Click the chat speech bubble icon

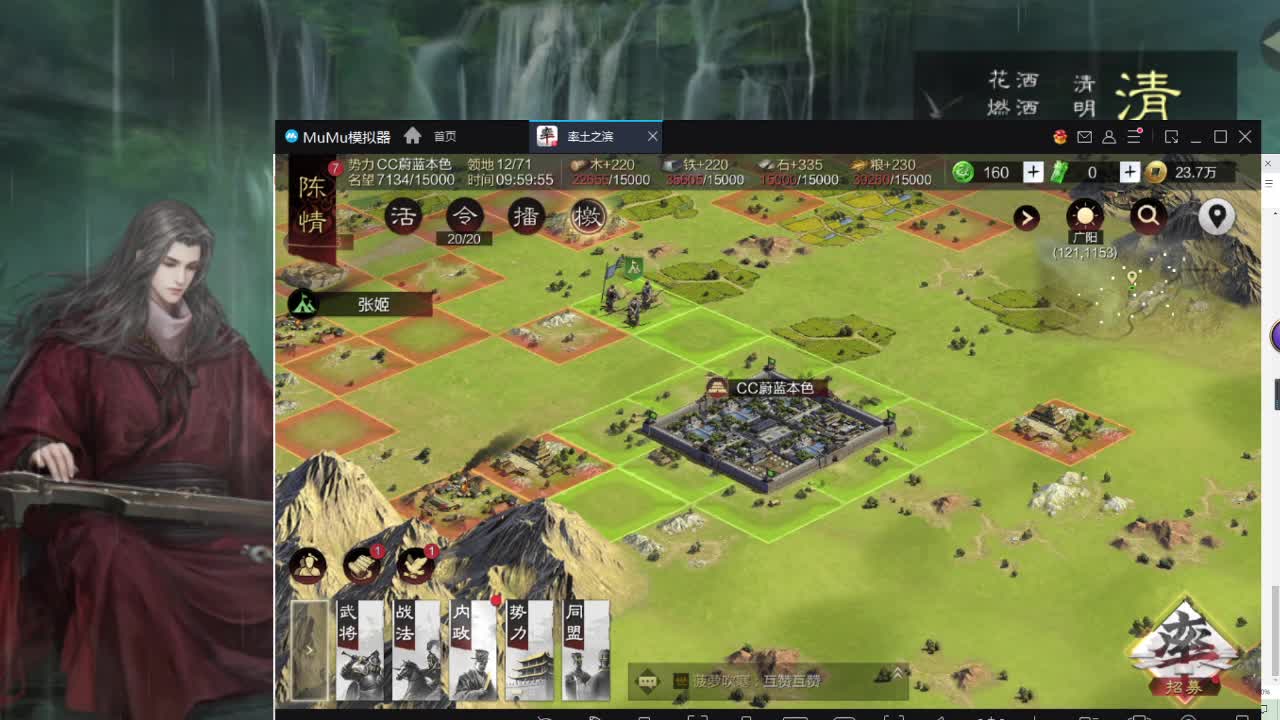click(x=646, y=680)
